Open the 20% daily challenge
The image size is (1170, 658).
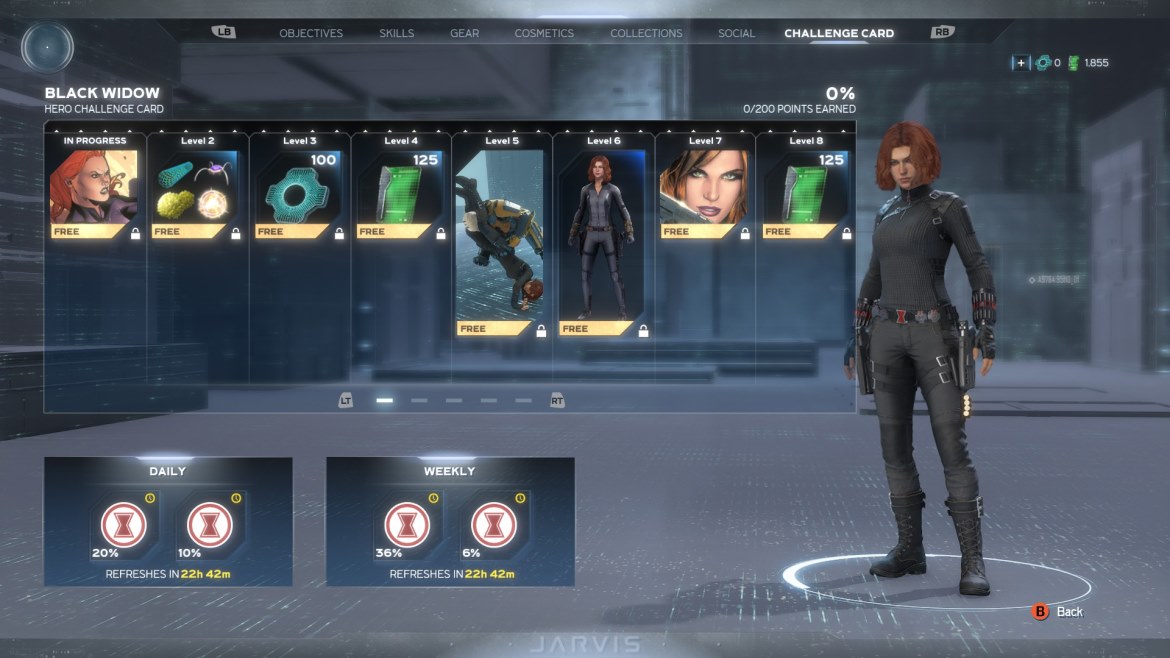tap(124, 525)
